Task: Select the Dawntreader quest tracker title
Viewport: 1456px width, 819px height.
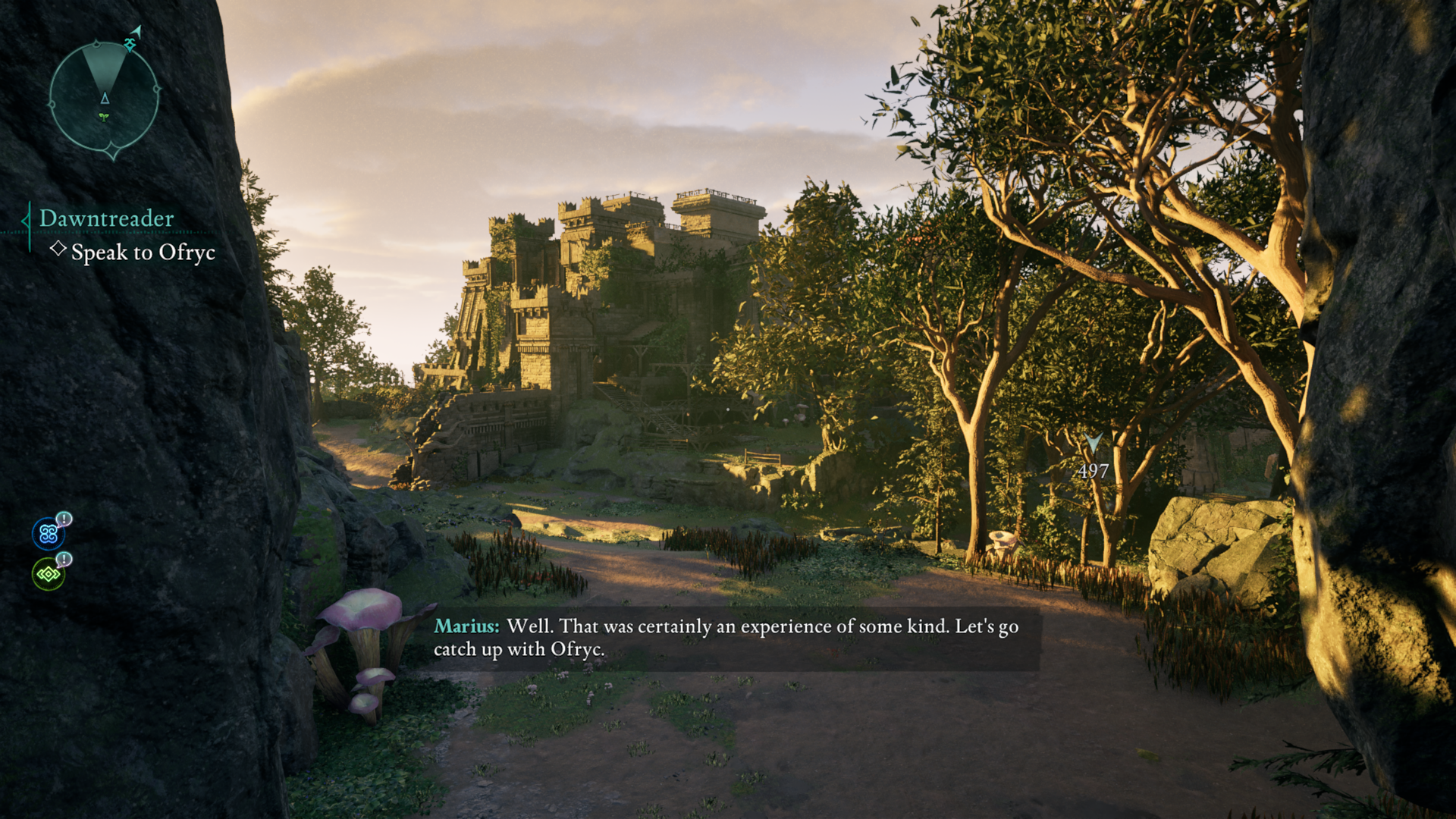Action: [107, 218]
